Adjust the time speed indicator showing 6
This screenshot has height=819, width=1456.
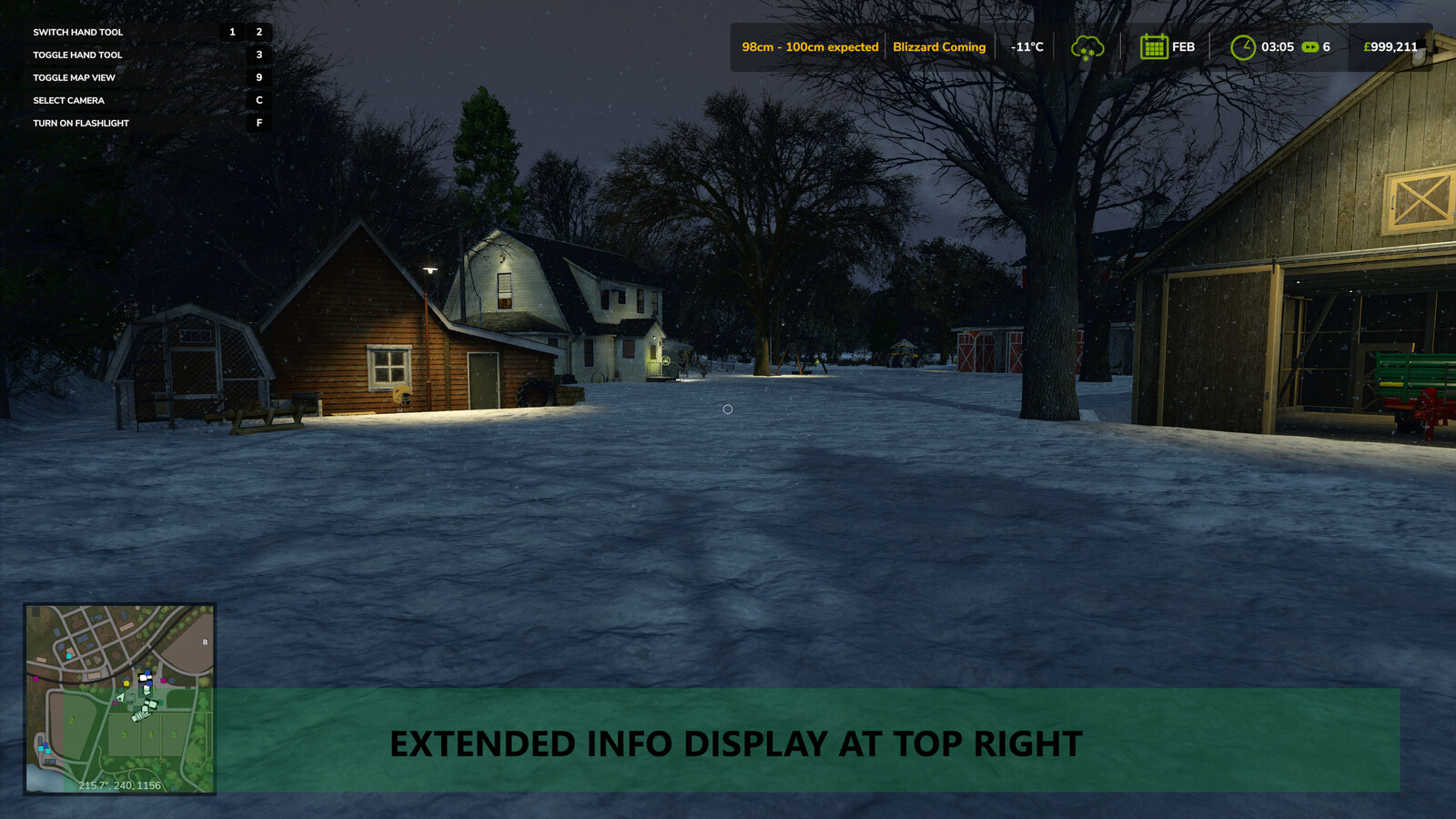pyautogui.click(x=1327, y=46)
